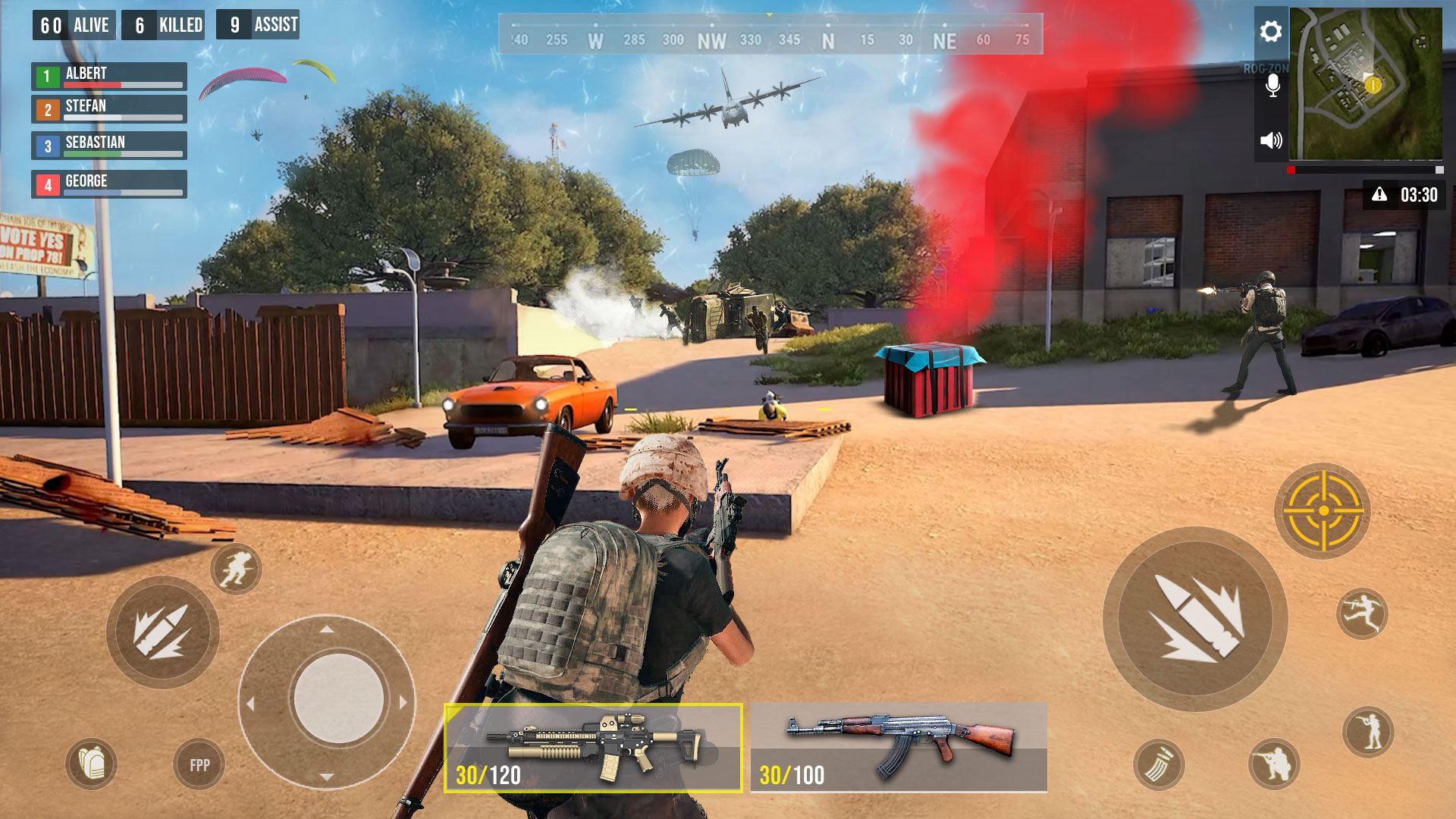Tap the reload ammo magazine button
Viewport: 1456px width, 819px height.
[1159, 764]
